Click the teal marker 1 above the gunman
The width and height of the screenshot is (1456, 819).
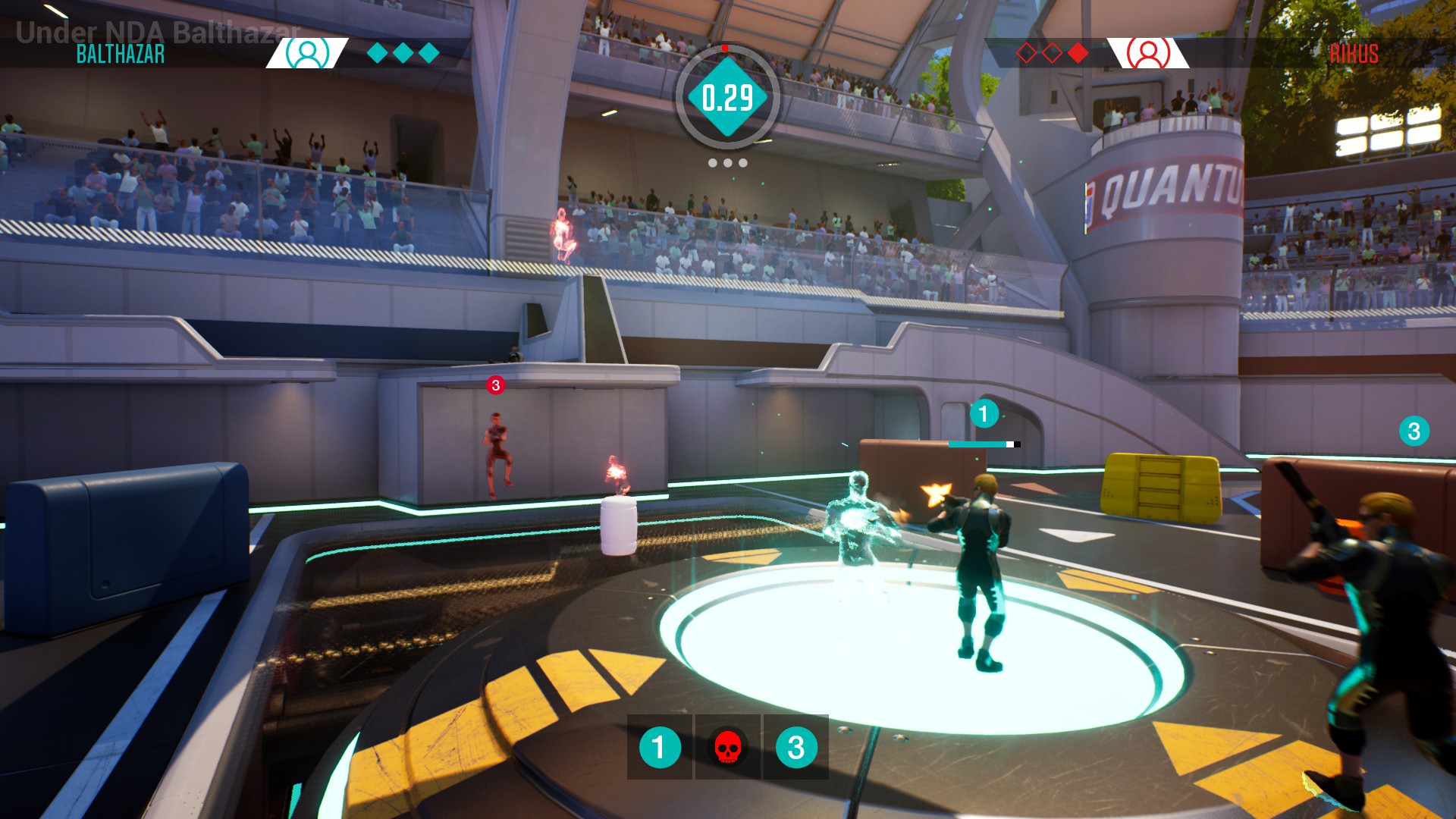point(985,412)
